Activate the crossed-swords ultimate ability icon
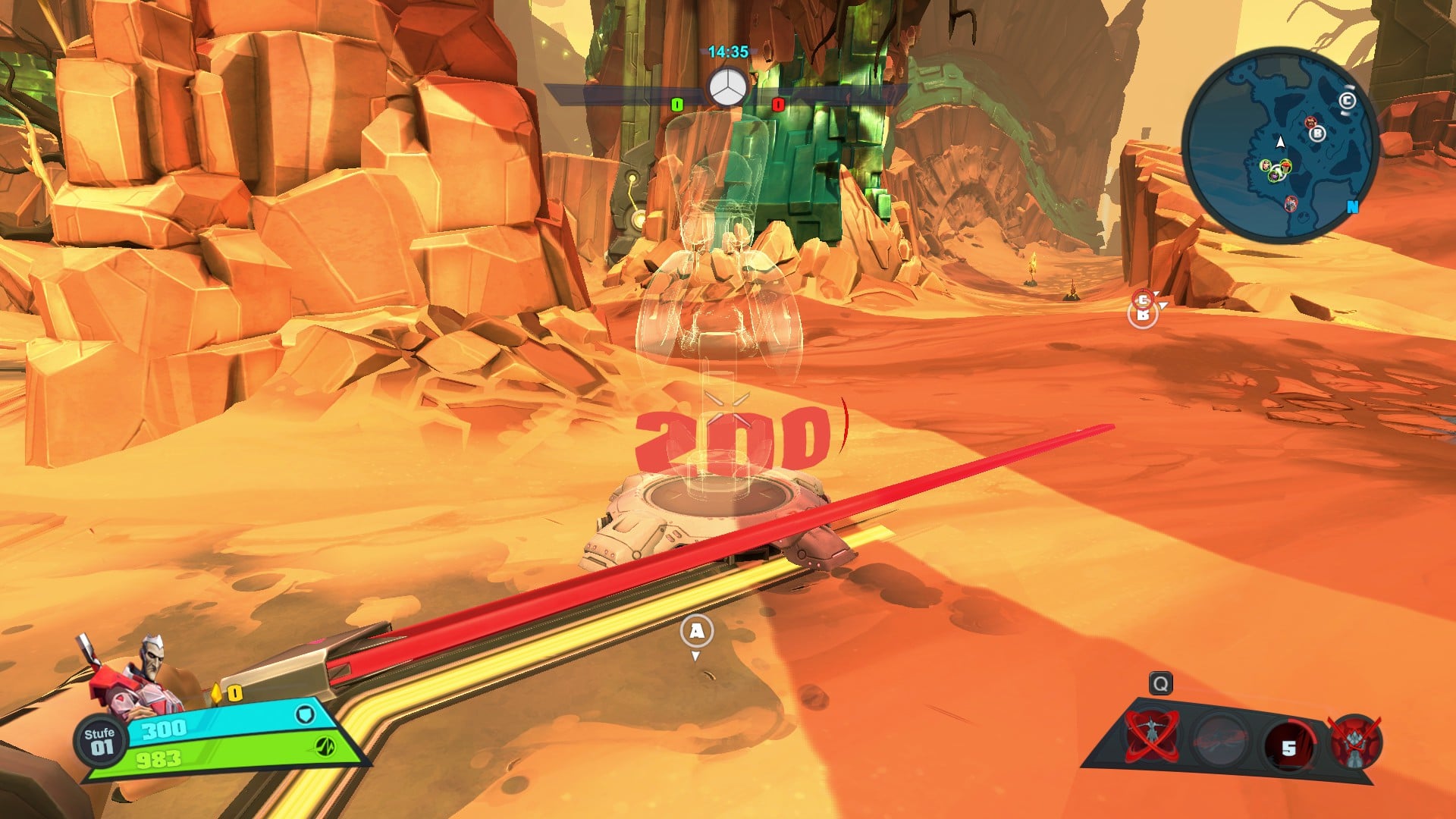The height and width of the screenshot is (819, 1456). click(x=1355, y=741)
